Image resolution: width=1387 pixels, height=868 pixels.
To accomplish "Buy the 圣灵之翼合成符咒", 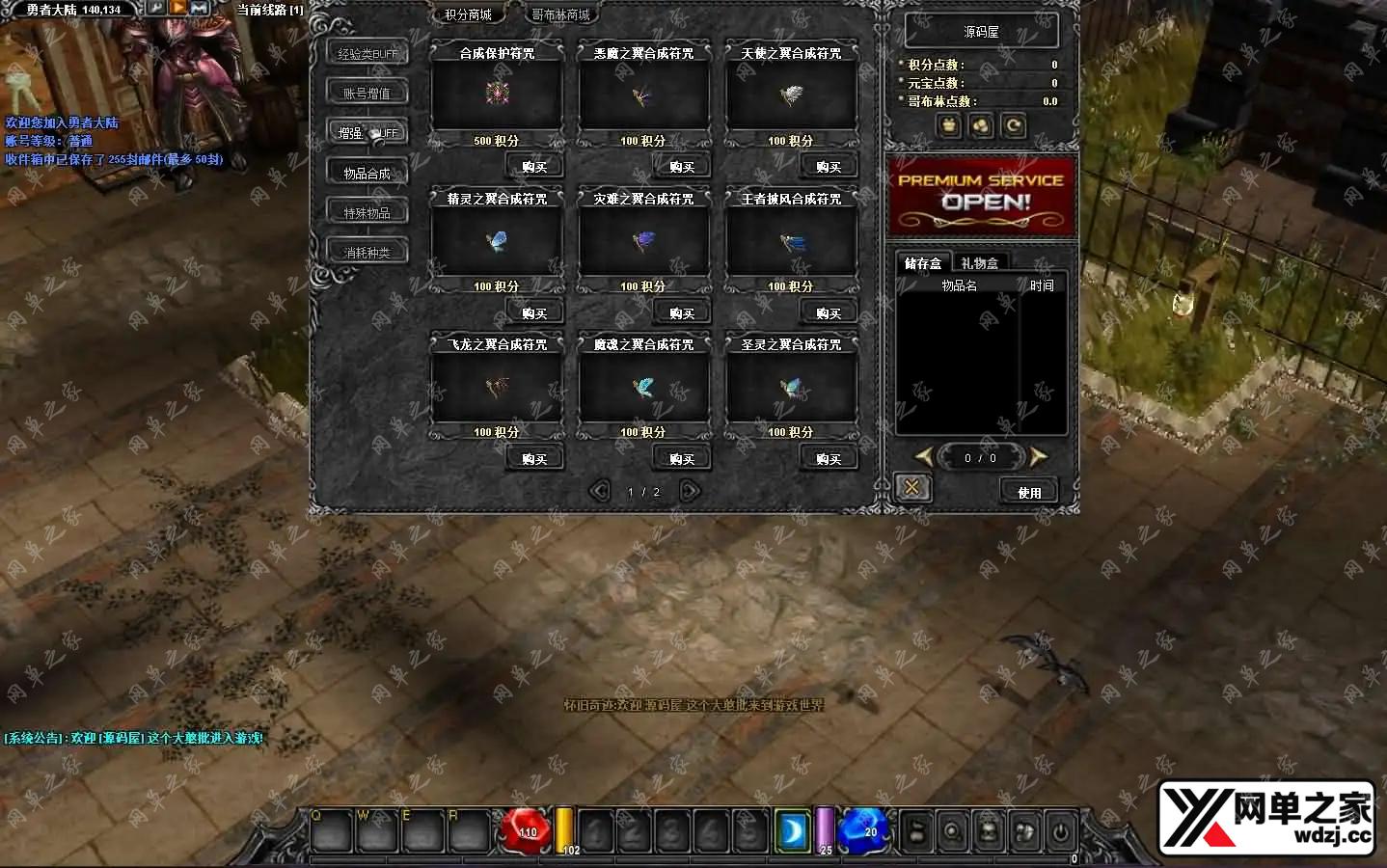I will (x=829, y=459).
